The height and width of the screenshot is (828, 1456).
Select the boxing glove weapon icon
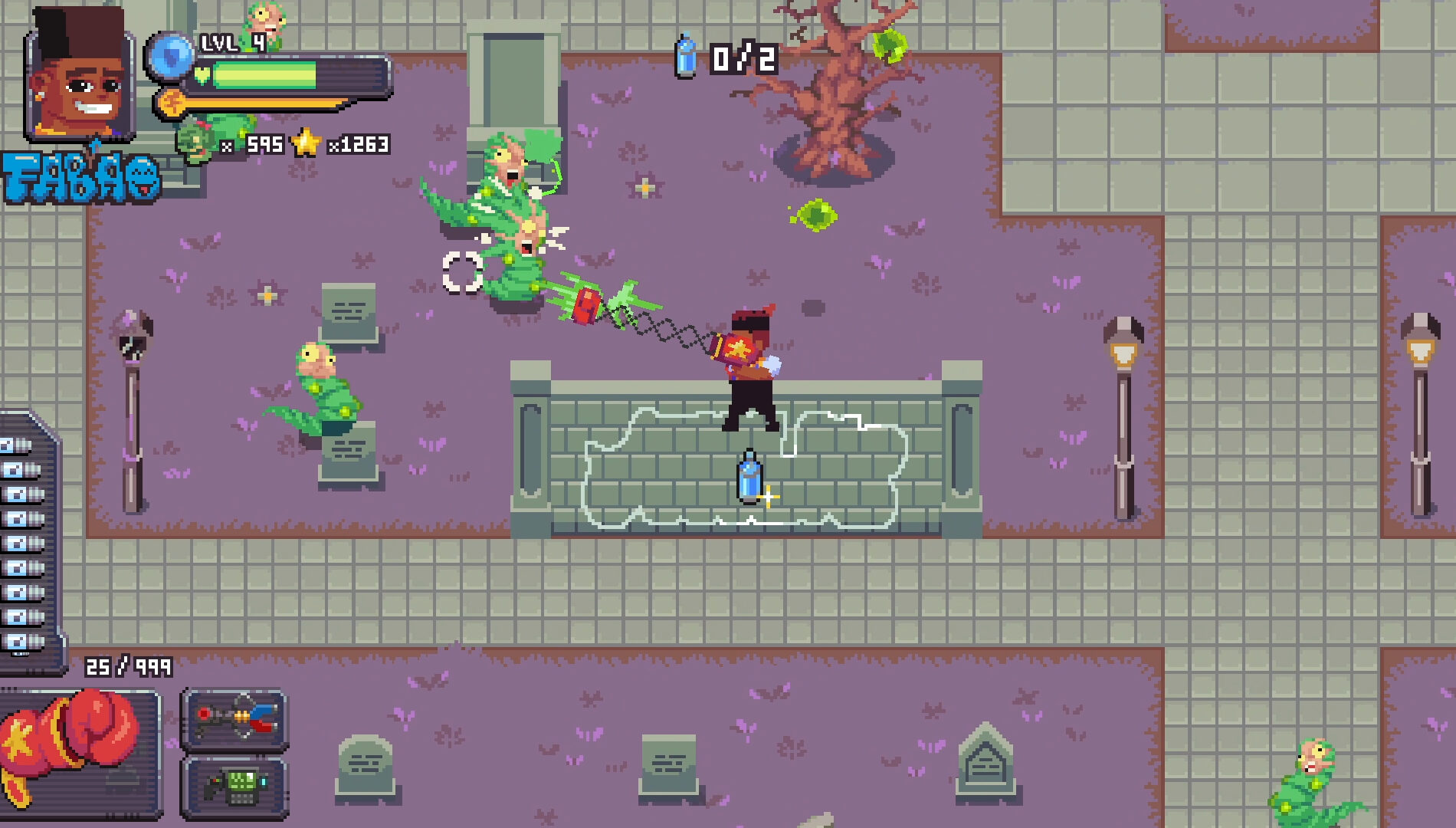(x=77, y=747)
